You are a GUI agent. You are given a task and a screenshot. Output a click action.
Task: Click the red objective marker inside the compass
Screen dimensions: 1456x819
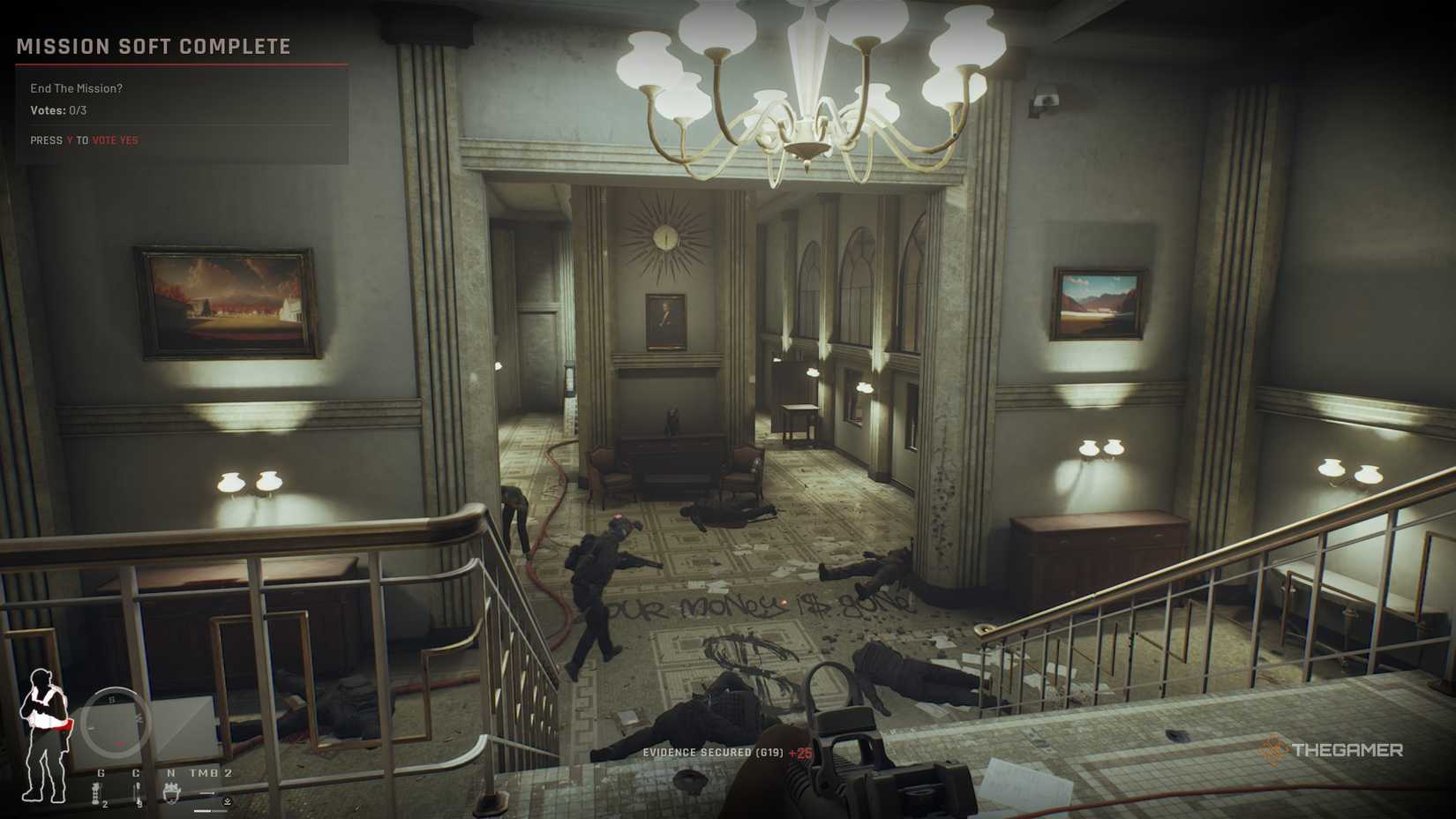pyautogui.click(x=119, y=743)
